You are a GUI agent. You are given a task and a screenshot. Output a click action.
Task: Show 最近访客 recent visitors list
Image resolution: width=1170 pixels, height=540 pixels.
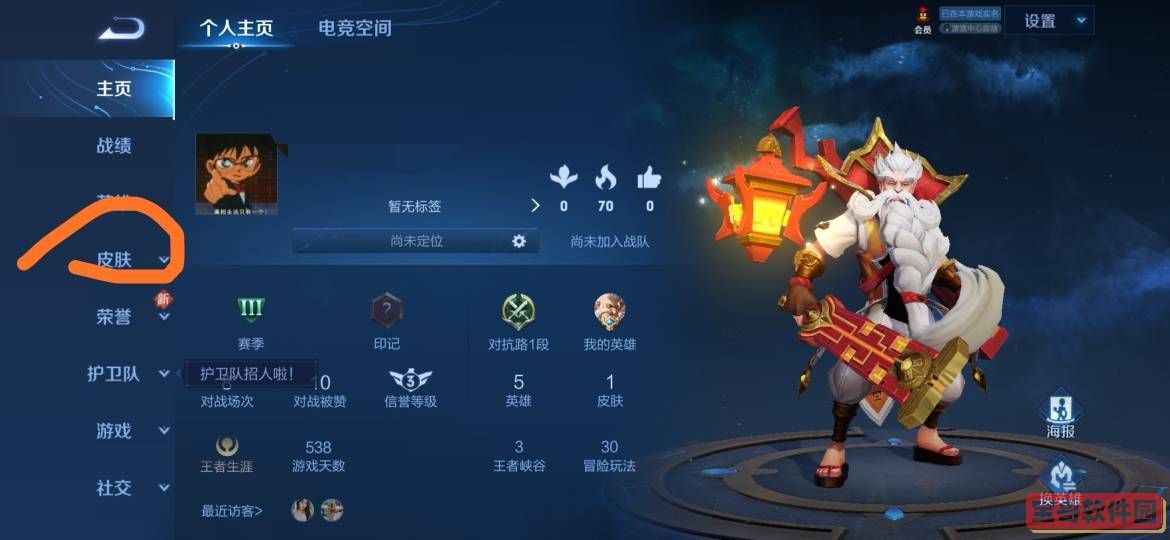tap(232, 511)
